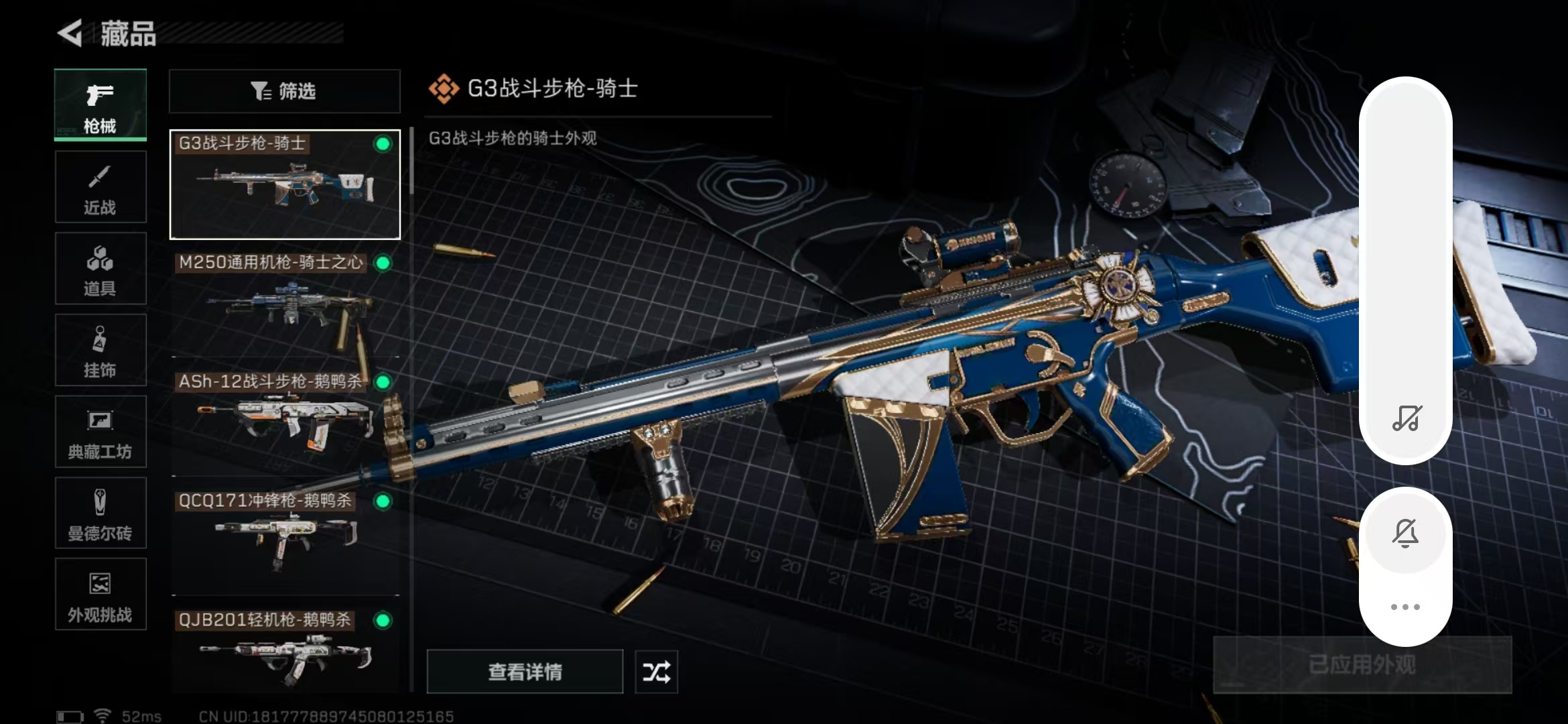Select the 枪械 firearms category icon

coord(100,104)
